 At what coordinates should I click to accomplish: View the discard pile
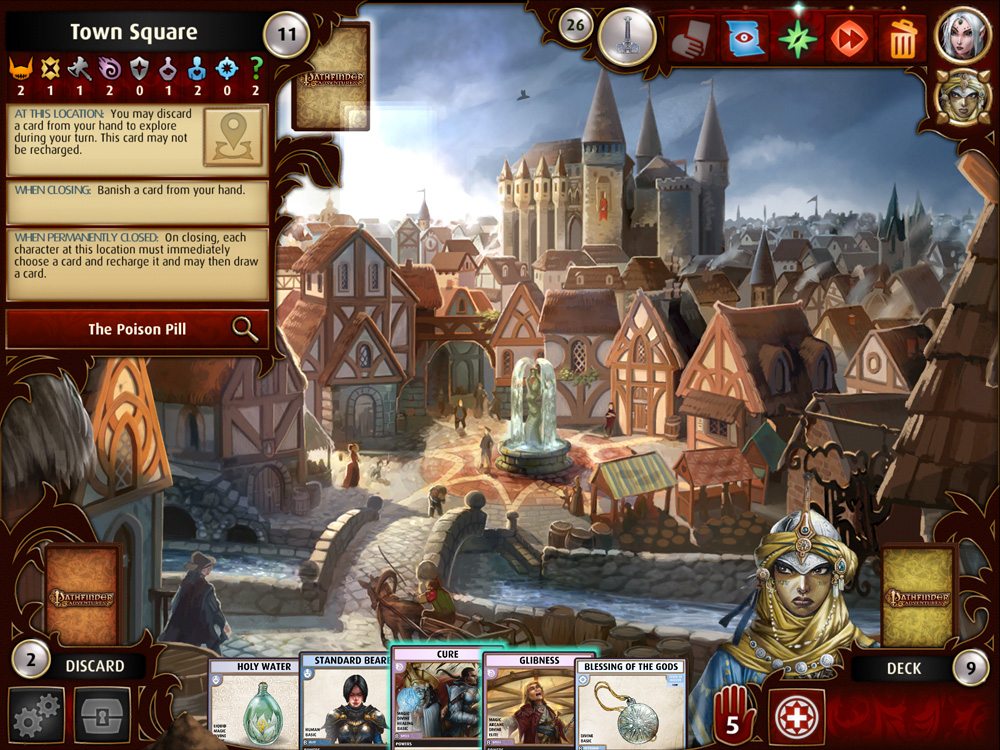(x=84, y=596)
